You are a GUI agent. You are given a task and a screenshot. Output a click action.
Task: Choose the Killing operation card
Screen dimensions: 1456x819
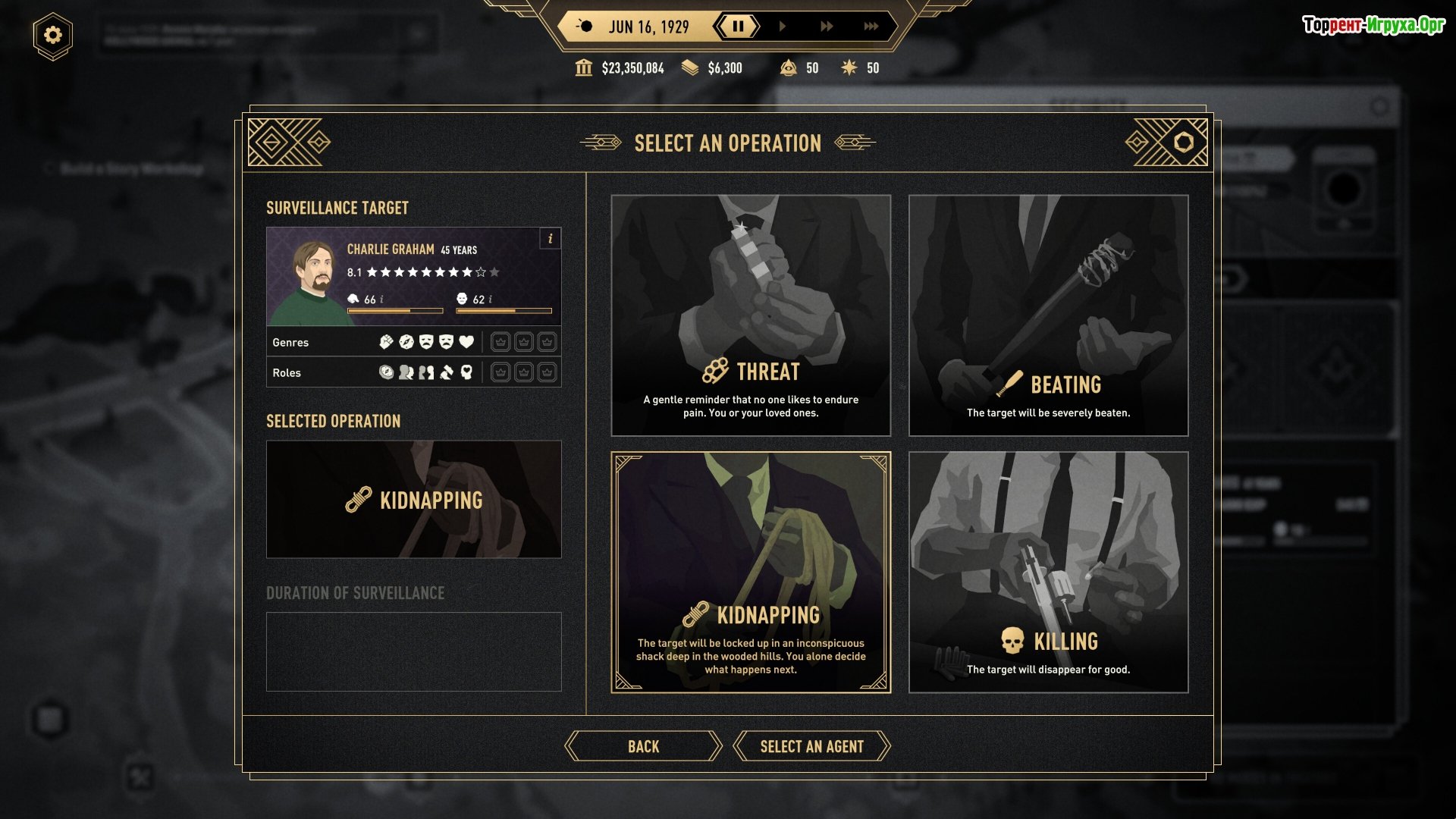1048,572
